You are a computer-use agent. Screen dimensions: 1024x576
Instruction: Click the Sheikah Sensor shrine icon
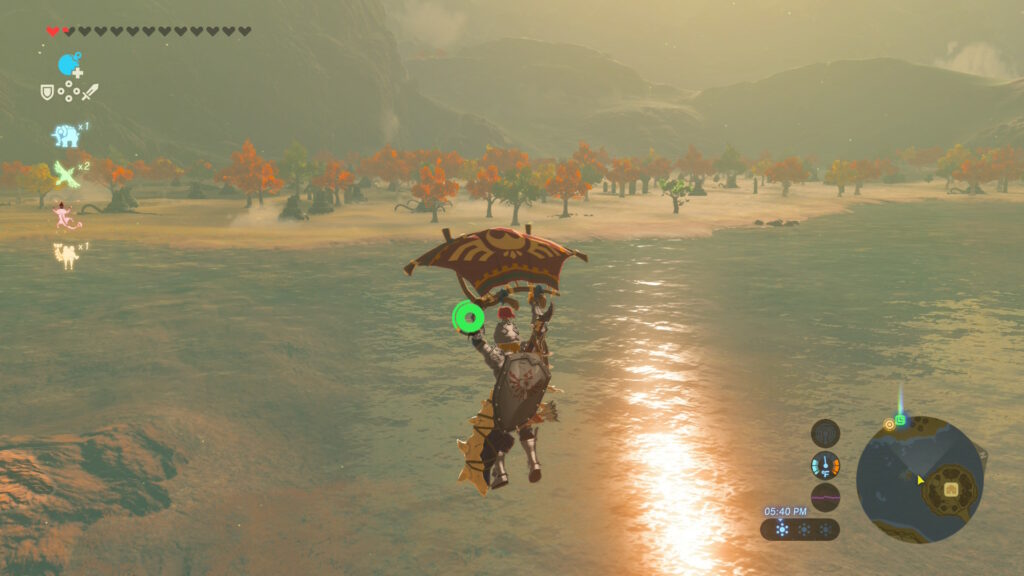tap(825, 433)
